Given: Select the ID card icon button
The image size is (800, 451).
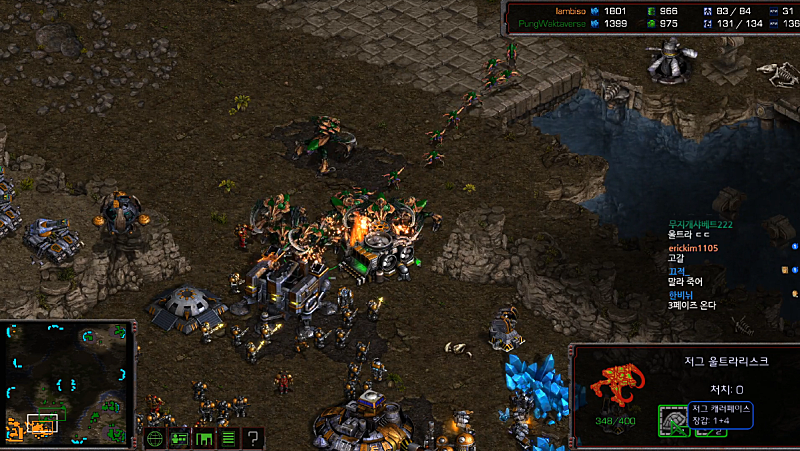Looking at the screenshot, I should (180, 437).
